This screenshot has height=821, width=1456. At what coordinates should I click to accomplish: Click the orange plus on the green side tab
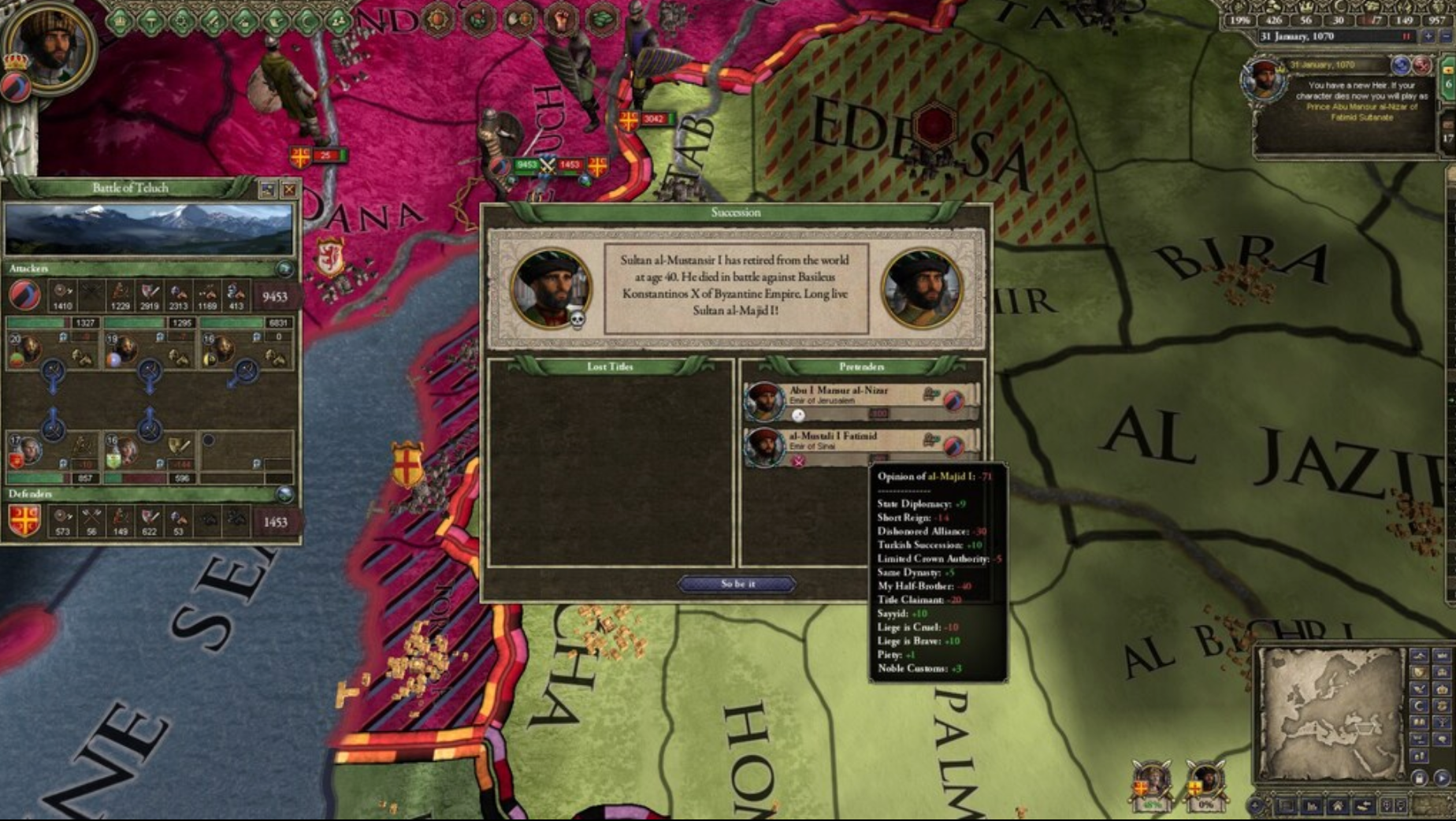tap(1448, 71)
